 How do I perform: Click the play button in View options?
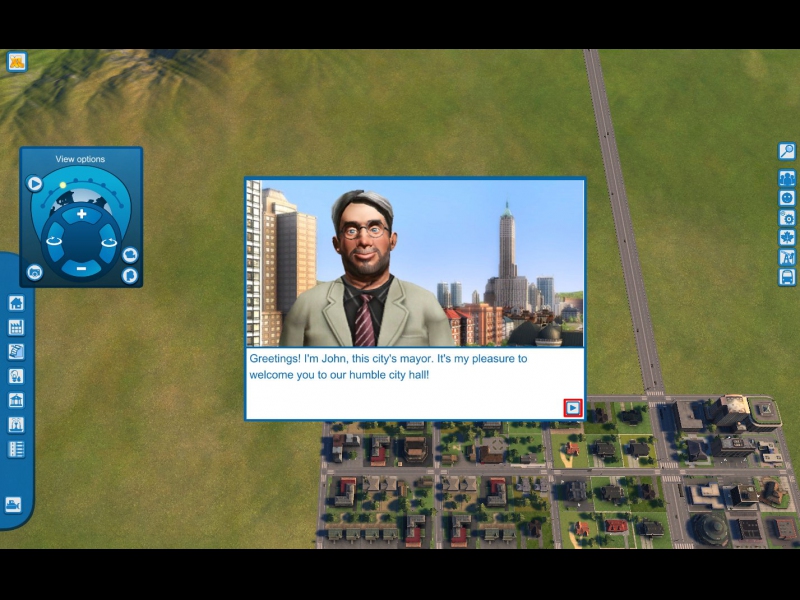tap(35, 183)
